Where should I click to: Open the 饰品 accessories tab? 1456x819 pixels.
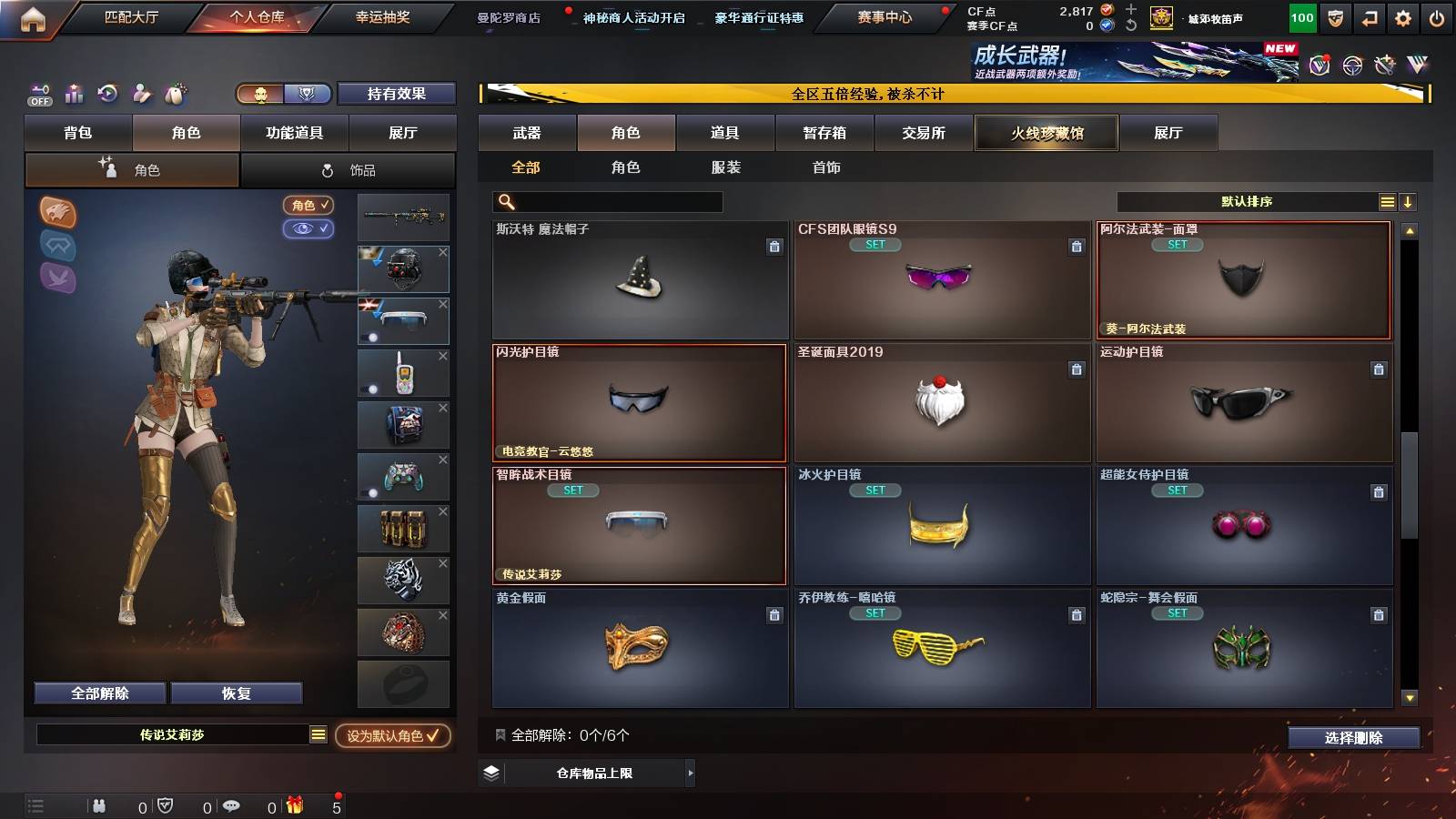pyautogui.click(x=349, y=169)
